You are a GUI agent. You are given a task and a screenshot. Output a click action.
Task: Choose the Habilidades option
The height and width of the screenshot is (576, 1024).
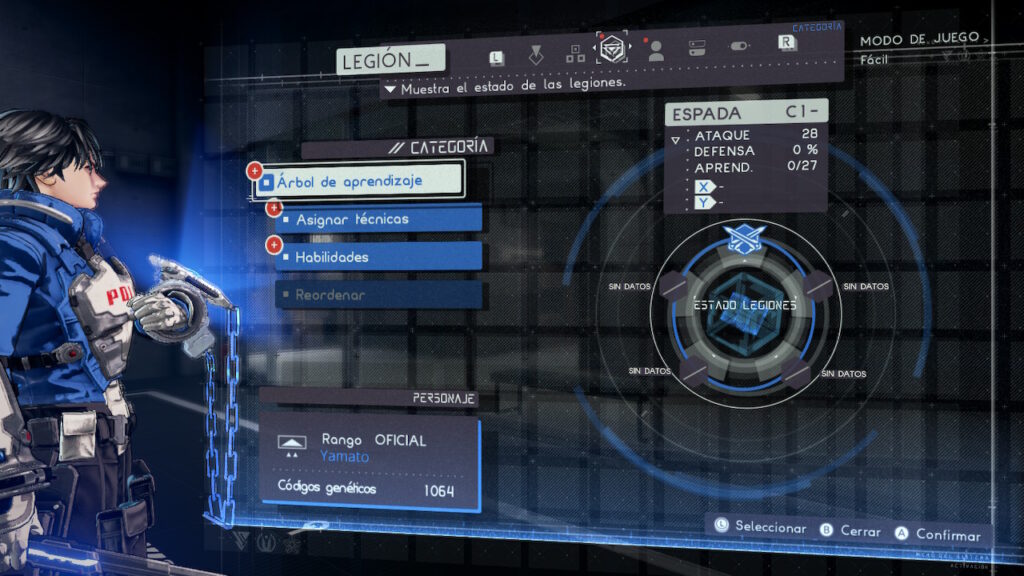tap(379, 257)
